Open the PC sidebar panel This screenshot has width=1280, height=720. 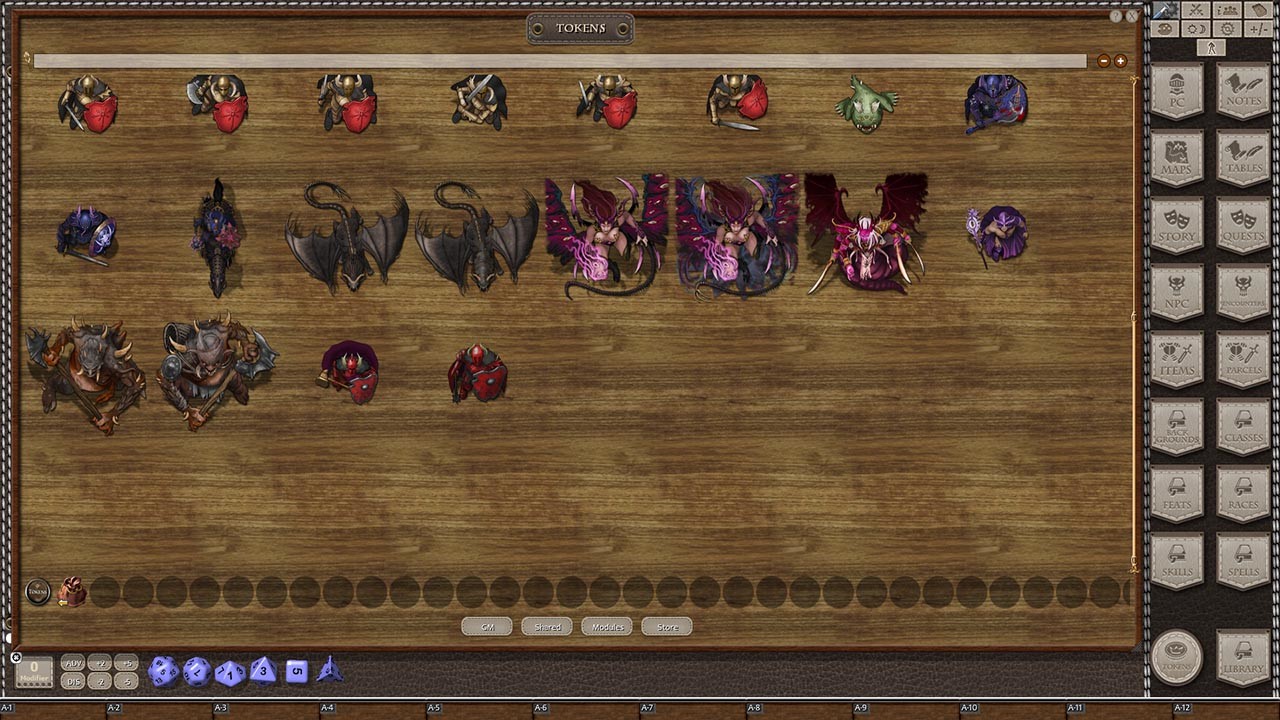pos(1176,90)
